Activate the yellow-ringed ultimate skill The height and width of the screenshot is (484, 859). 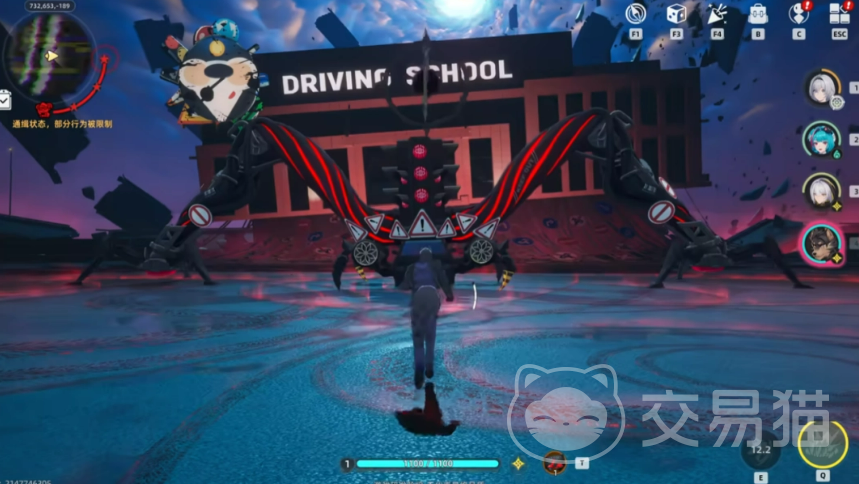(822, 445)
